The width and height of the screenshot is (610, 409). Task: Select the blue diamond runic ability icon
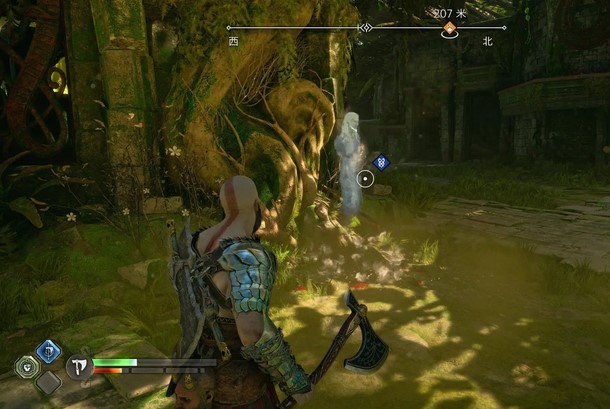[47, 350]
